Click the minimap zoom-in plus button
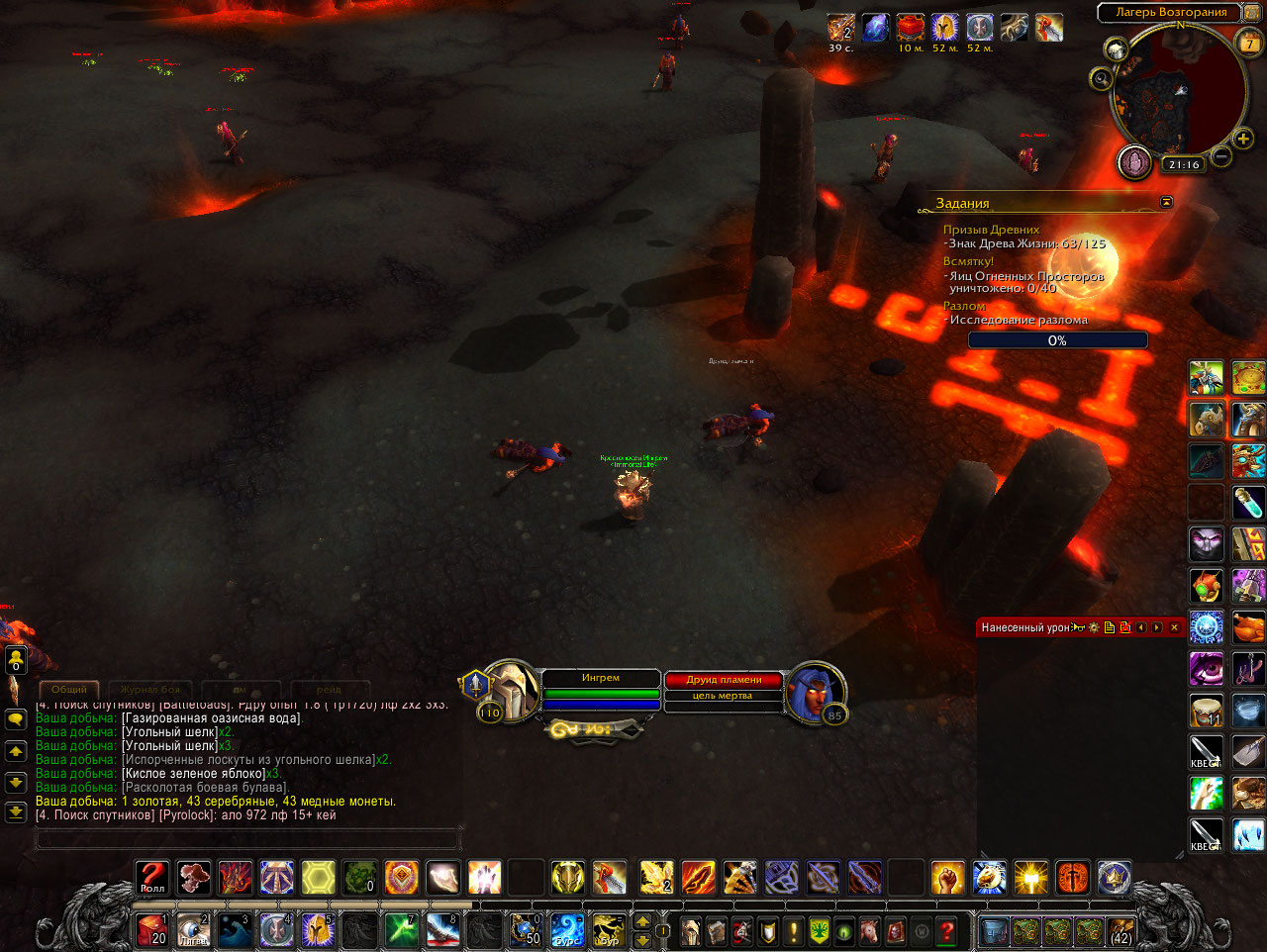Screen dimensions: 1267x952 click(x=1243, y=140)
